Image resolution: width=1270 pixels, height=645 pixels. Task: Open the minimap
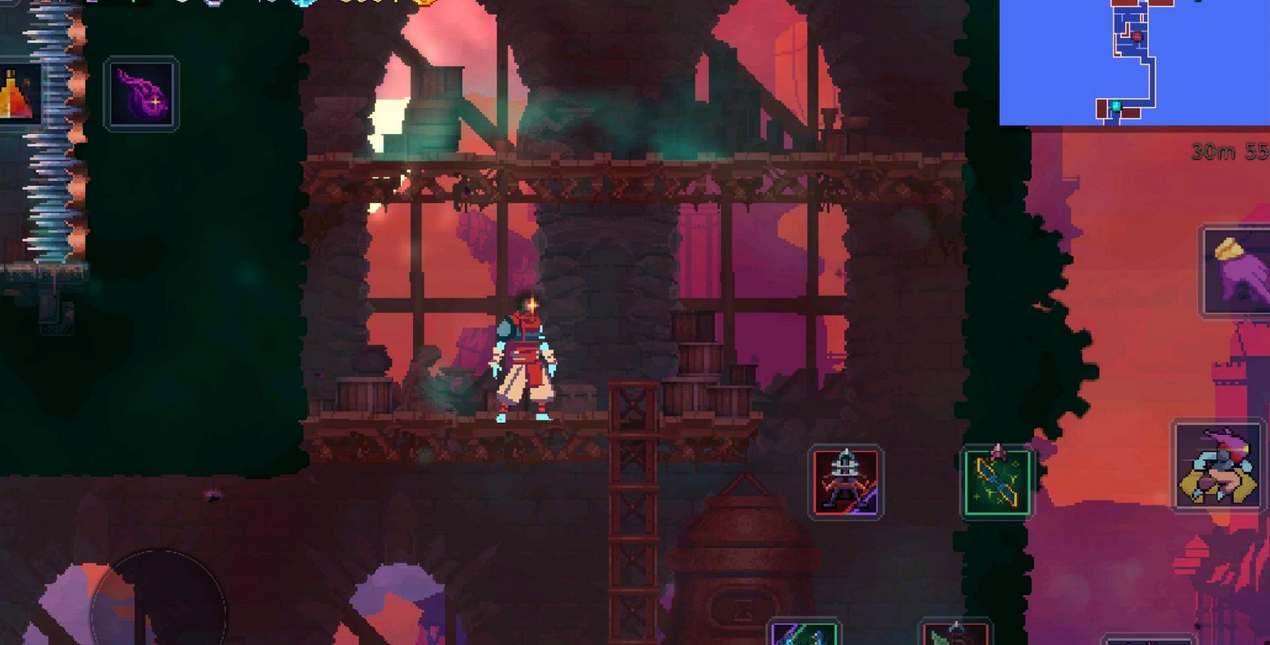tap(1134, 62)
